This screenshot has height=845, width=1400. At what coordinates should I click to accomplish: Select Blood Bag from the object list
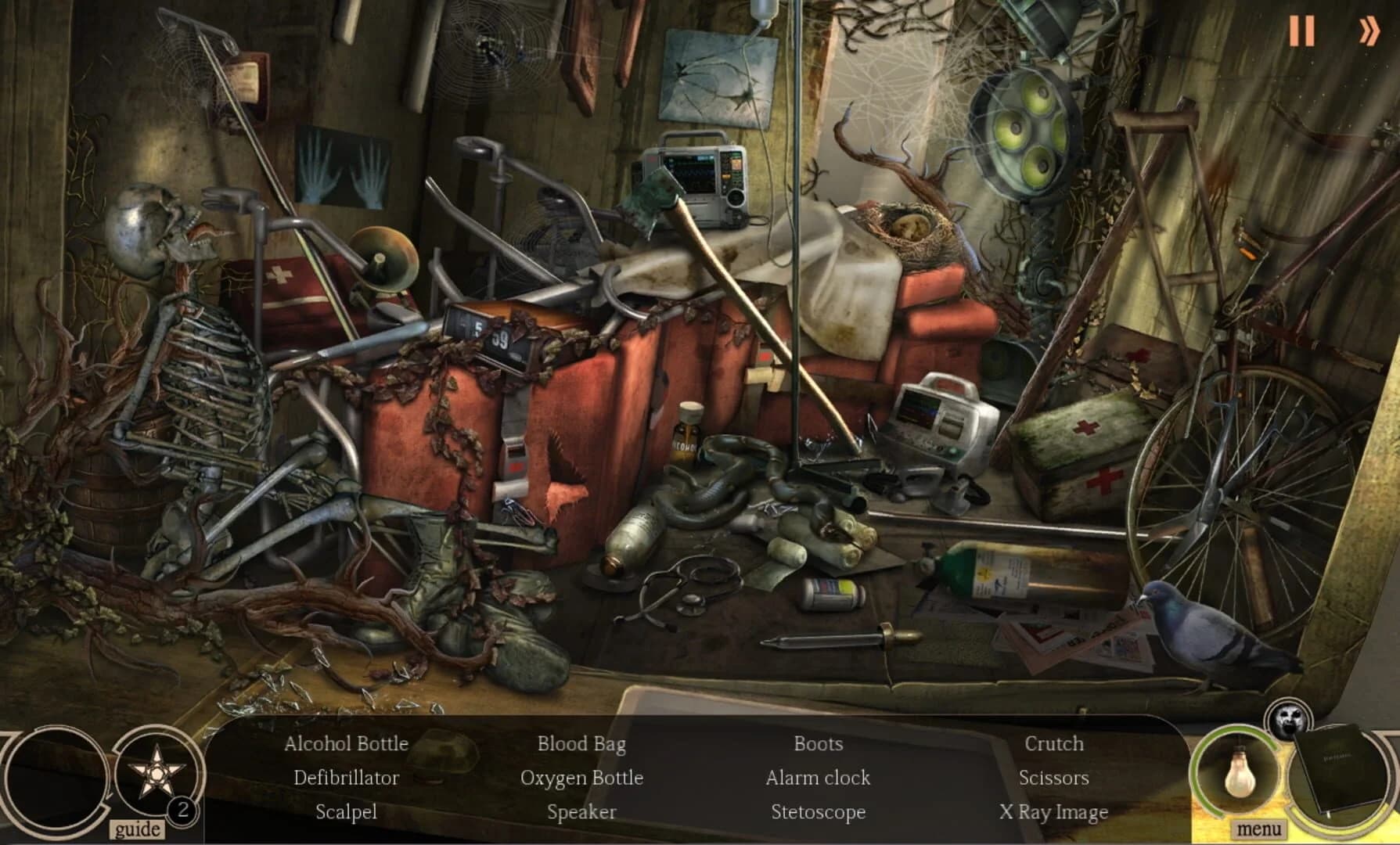582,744
